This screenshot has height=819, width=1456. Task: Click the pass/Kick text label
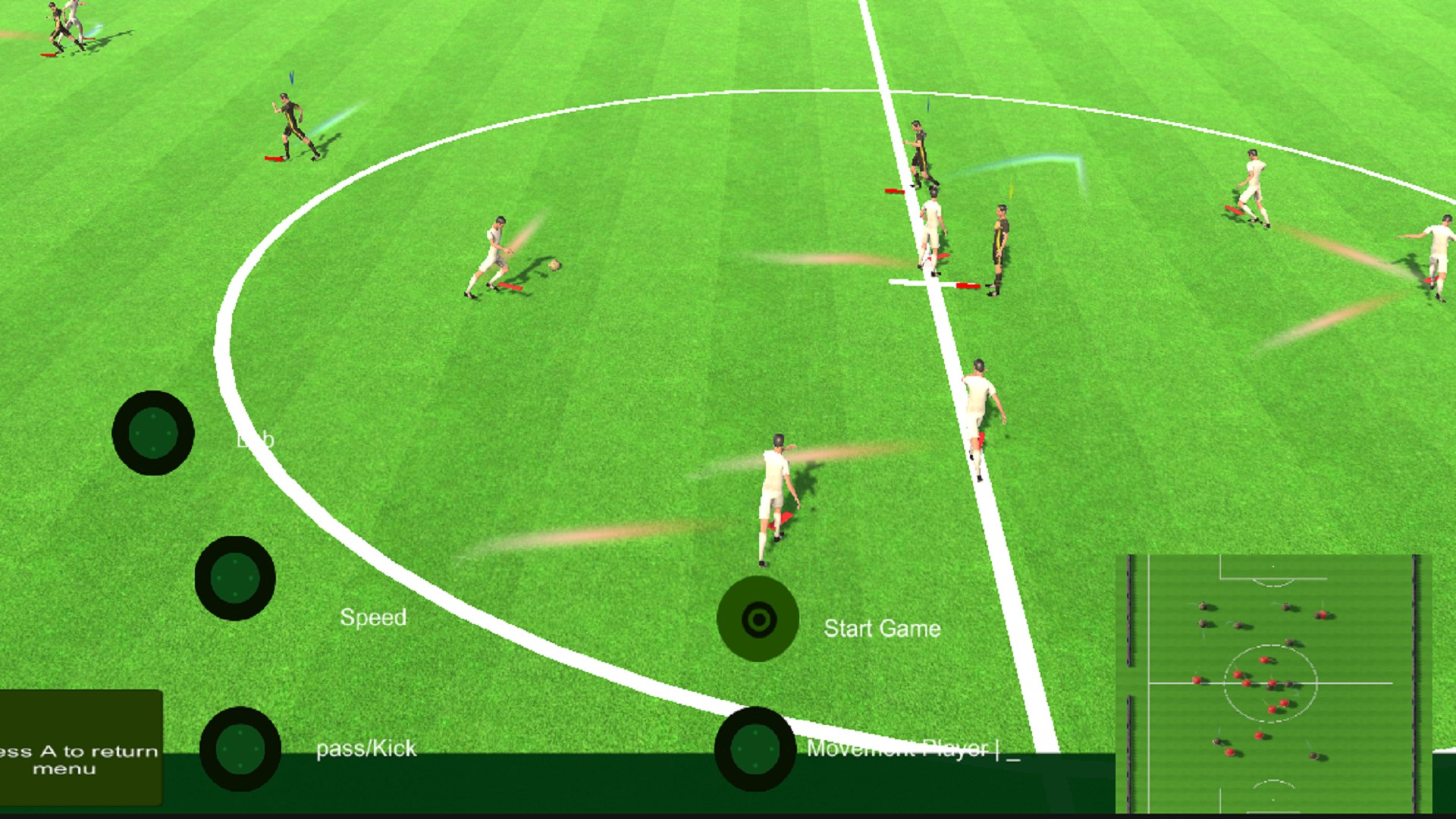(x=366, y=748)
